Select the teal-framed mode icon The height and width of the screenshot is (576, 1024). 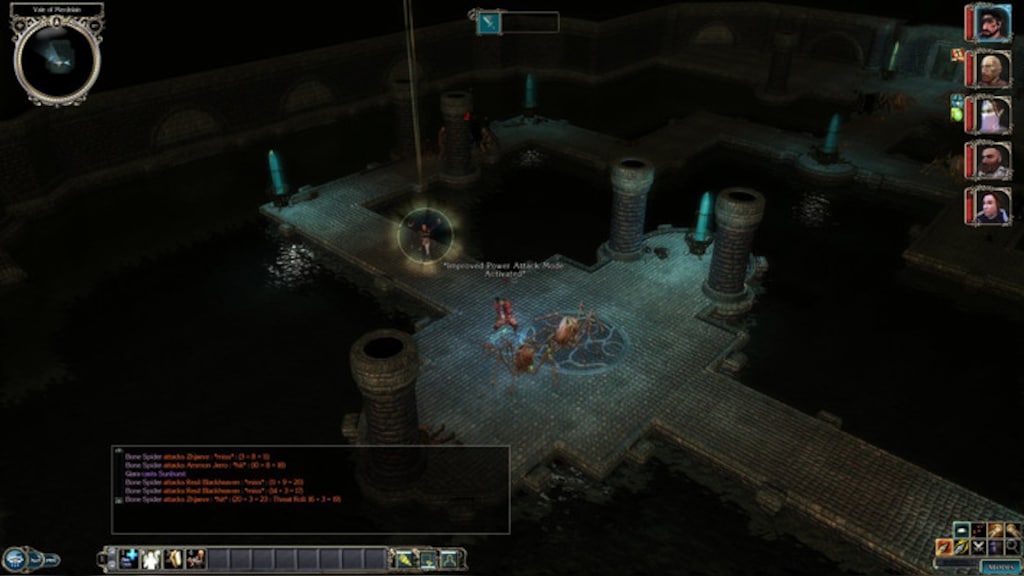962,529
